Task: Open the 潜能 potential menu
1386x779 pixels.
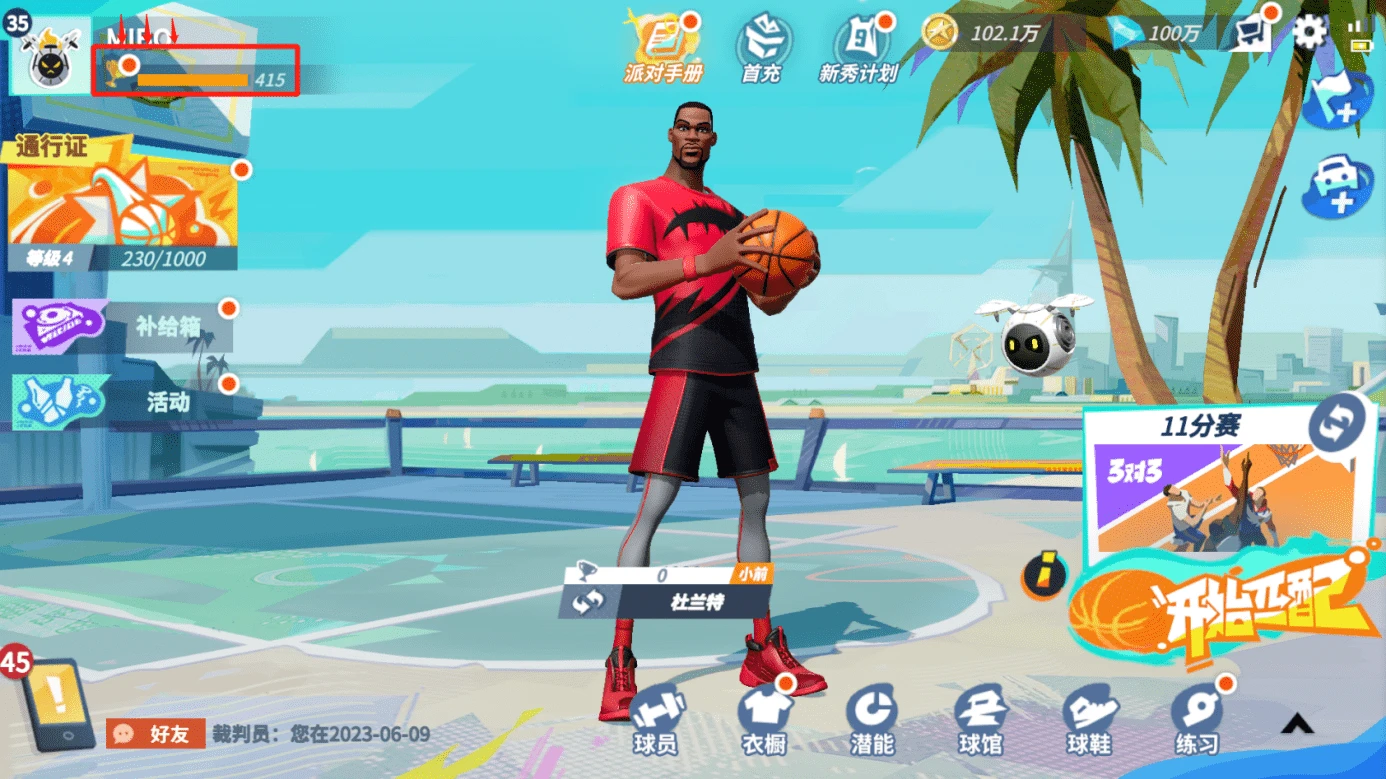Action: point(871,720)
